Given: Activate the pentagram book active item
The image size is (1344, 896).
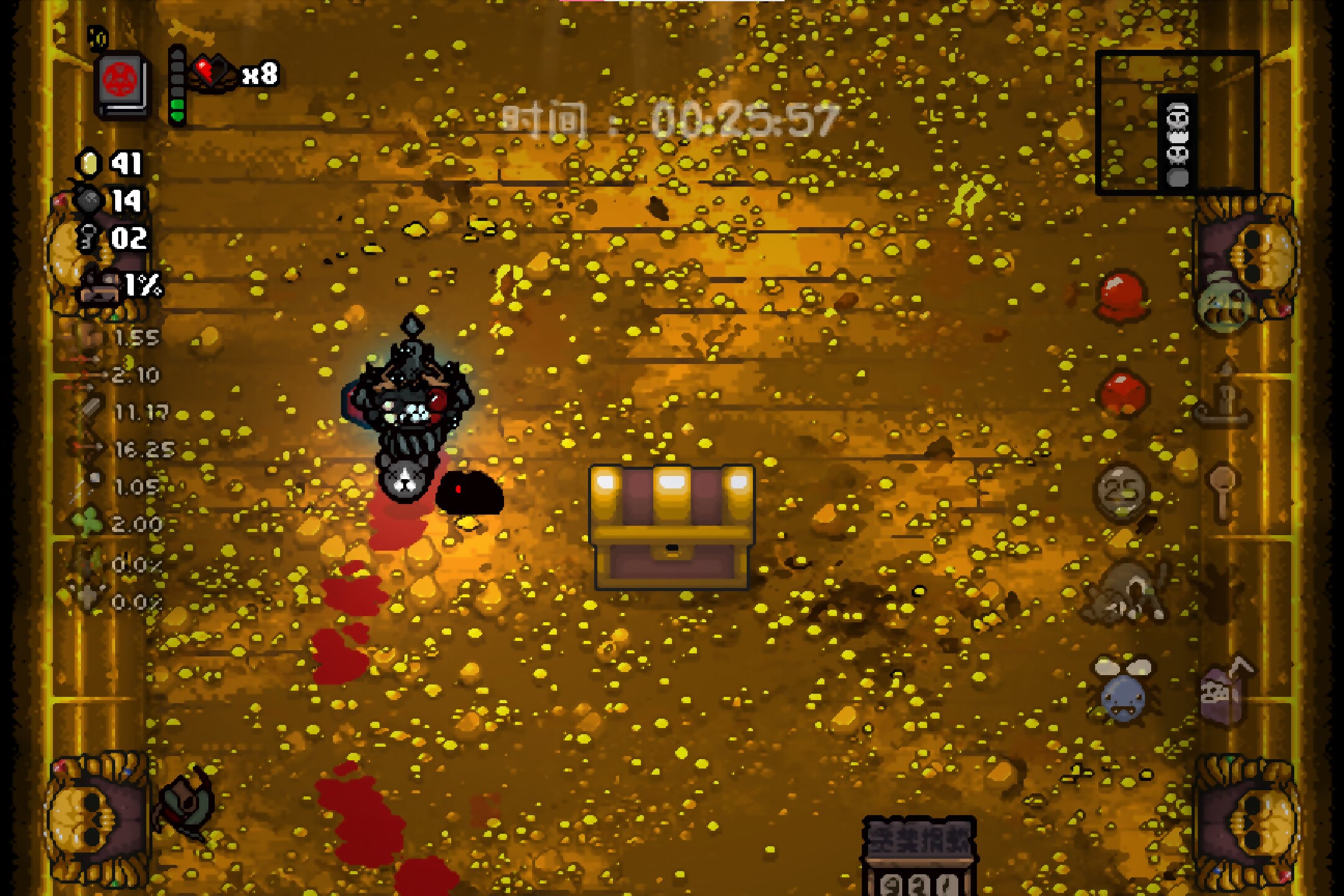Looking at the screenshot, I should 123,86.
